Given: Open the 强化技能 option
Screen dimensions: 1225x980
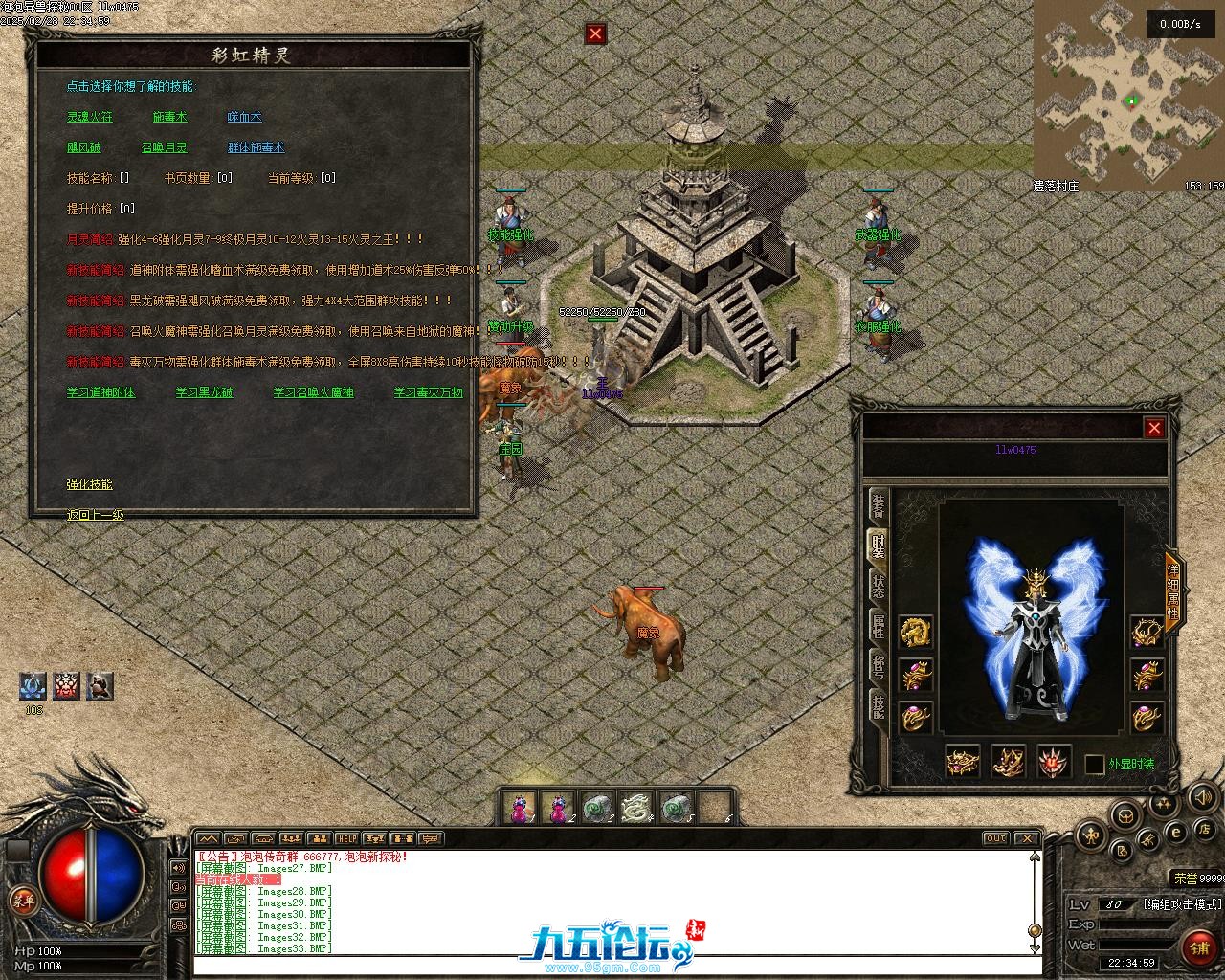Looking at the screenshot, I should coord(89,484).
